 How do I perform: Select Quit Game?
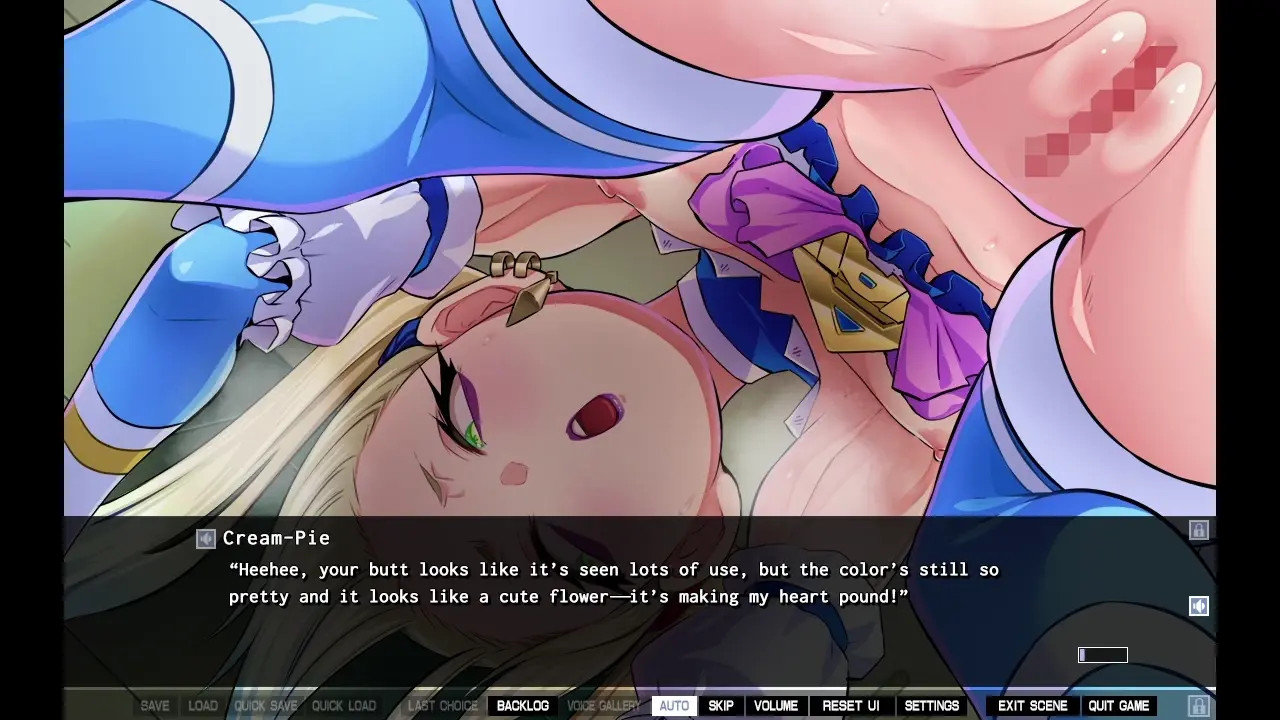(1118, 706)
